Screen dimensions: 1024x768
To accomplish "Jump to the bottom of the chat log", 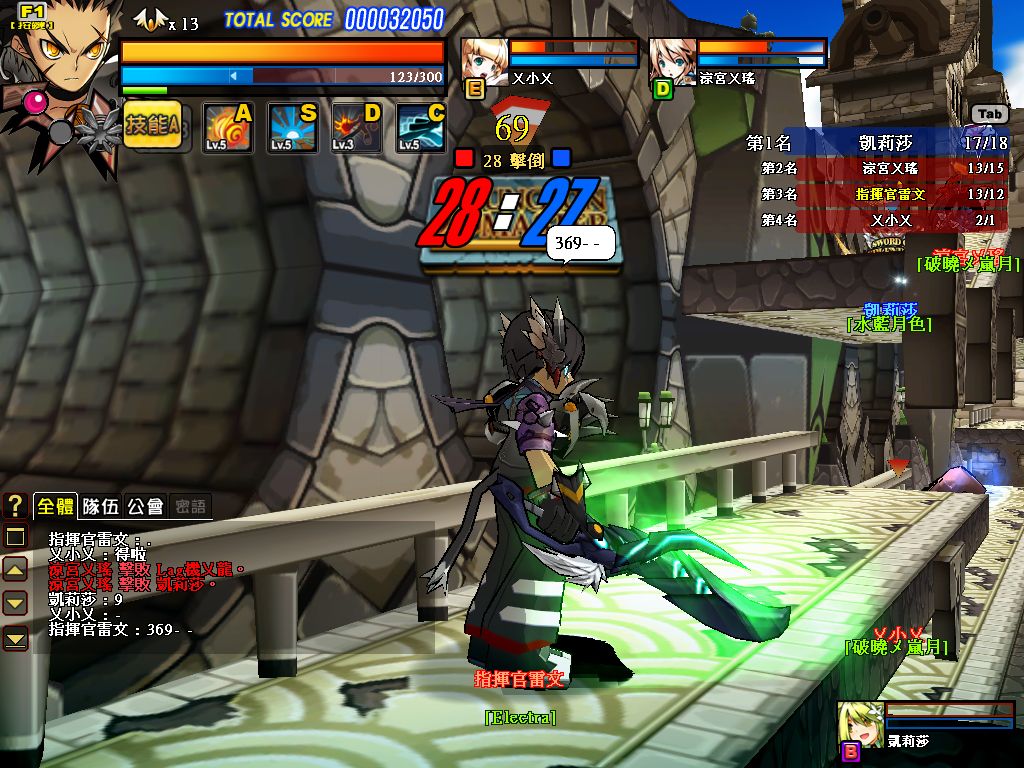I will tap(15, 637).
